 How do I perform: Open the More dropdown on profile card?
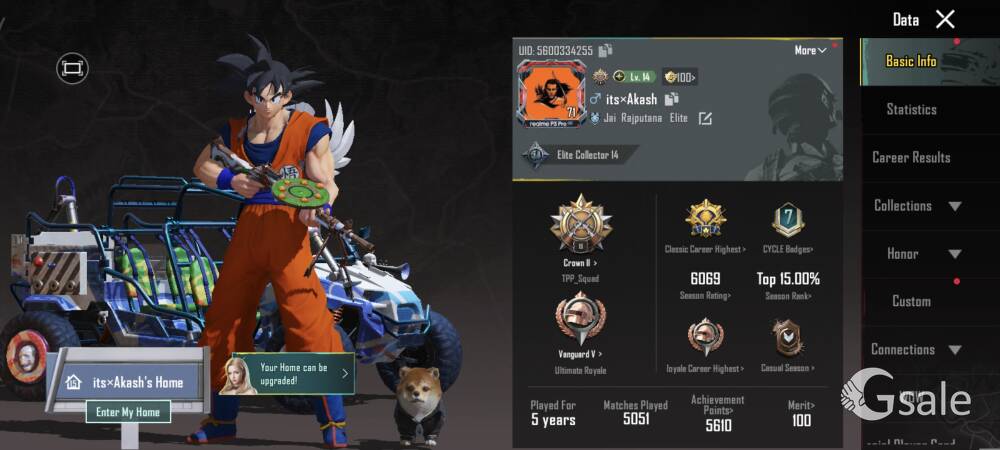811,50
